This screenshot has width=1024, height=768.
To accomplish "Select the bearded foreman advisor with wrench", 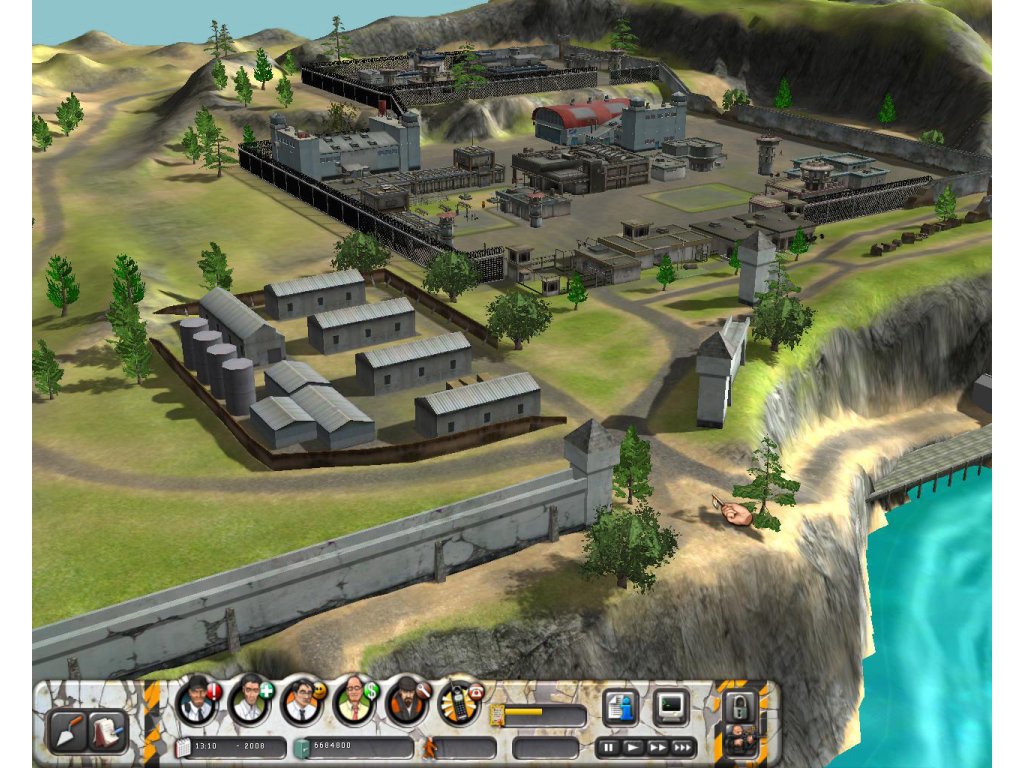I will (x=407, y=701).
